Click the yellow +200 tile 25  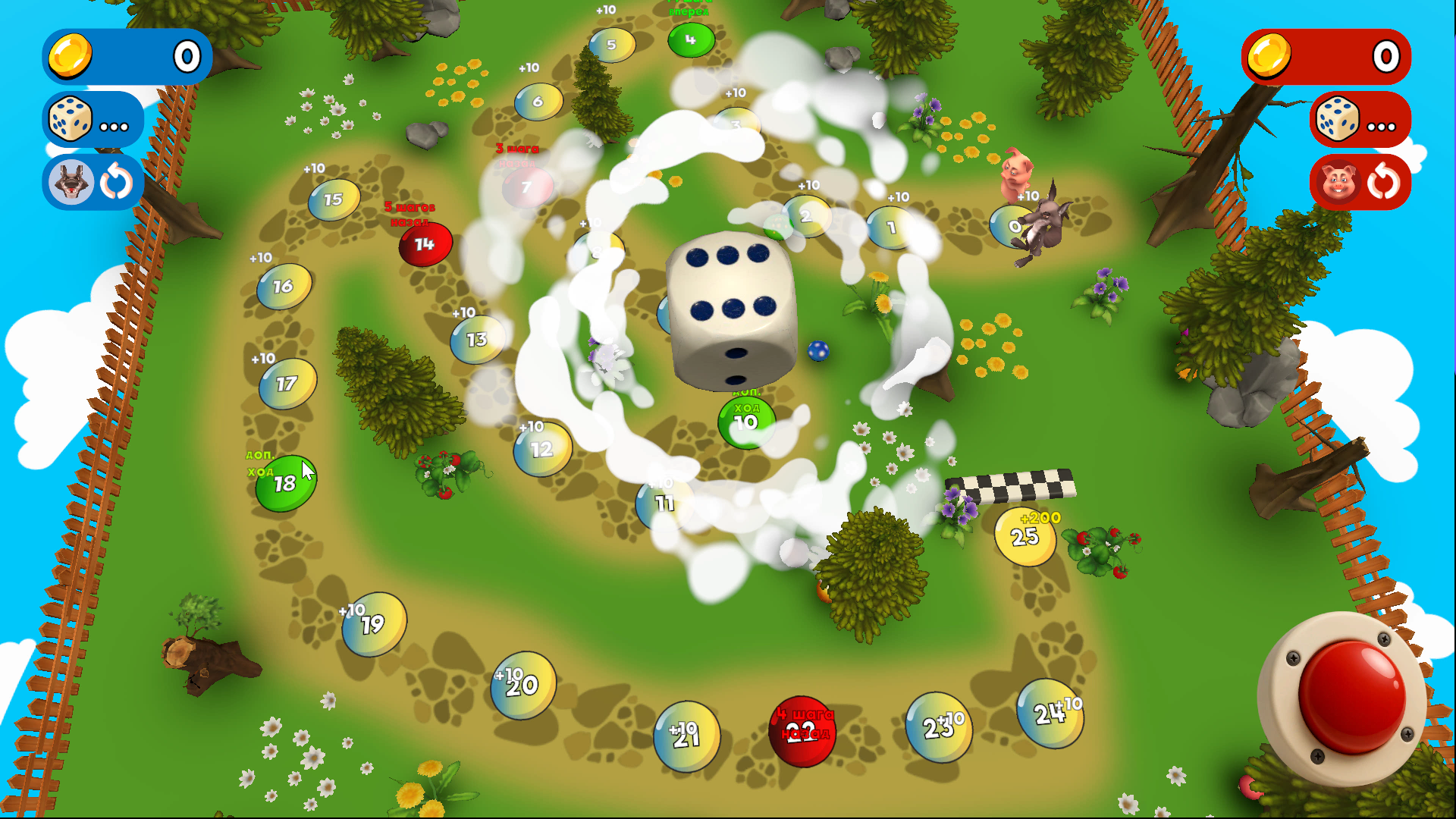[x=1025, y=535]
